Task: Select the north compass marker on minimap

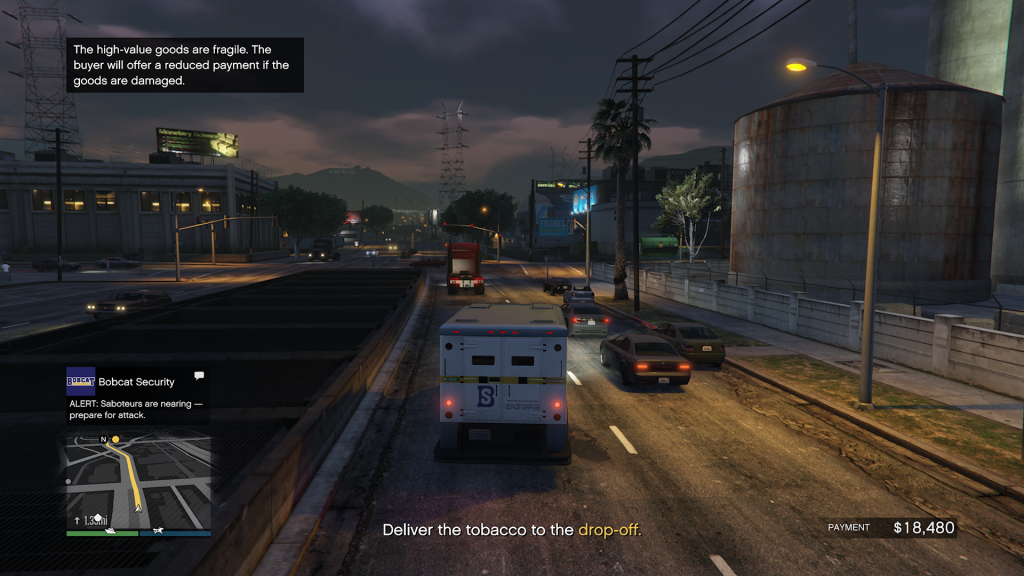Action: 103,439
